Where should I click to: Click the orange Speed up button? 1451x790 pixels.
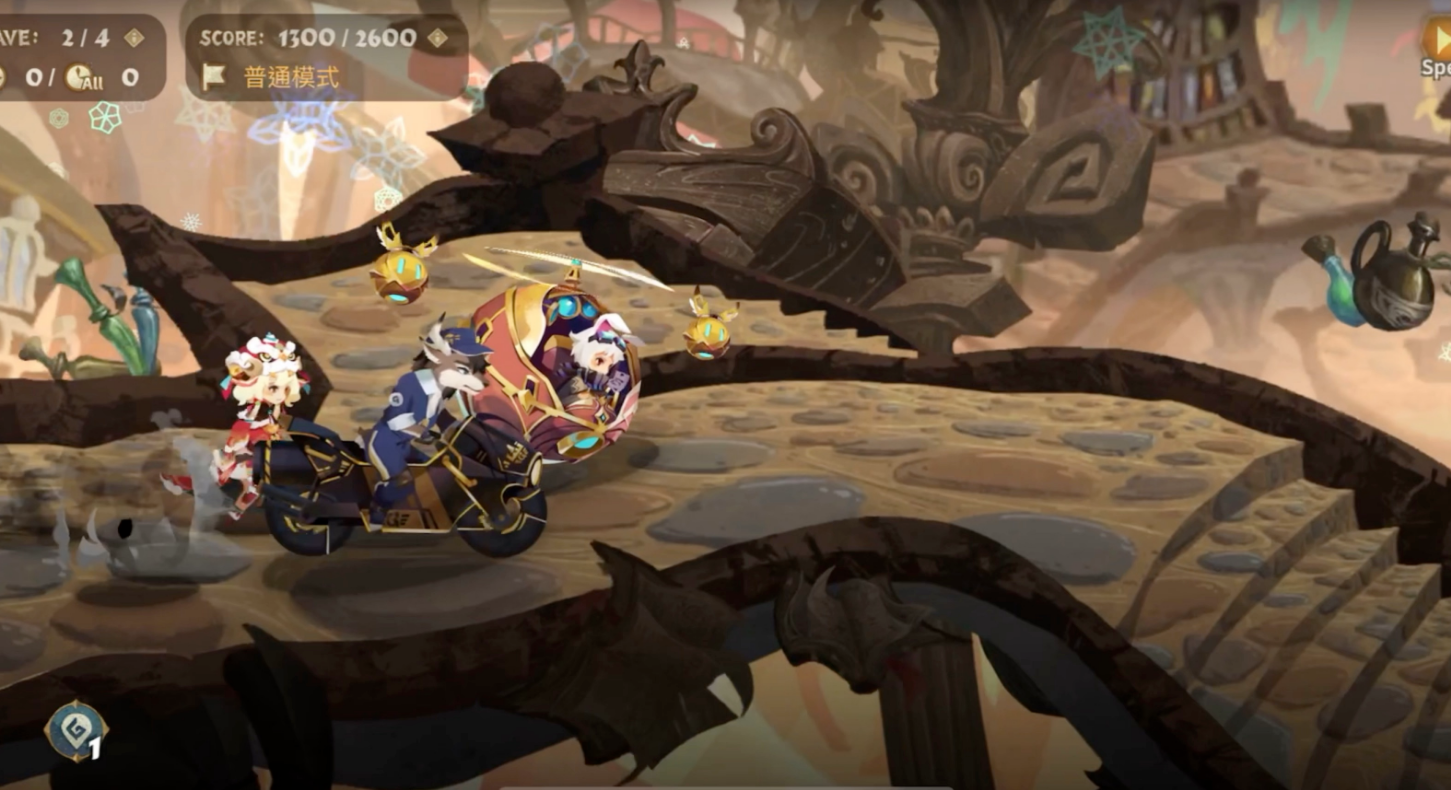[x=1438, y=42]
